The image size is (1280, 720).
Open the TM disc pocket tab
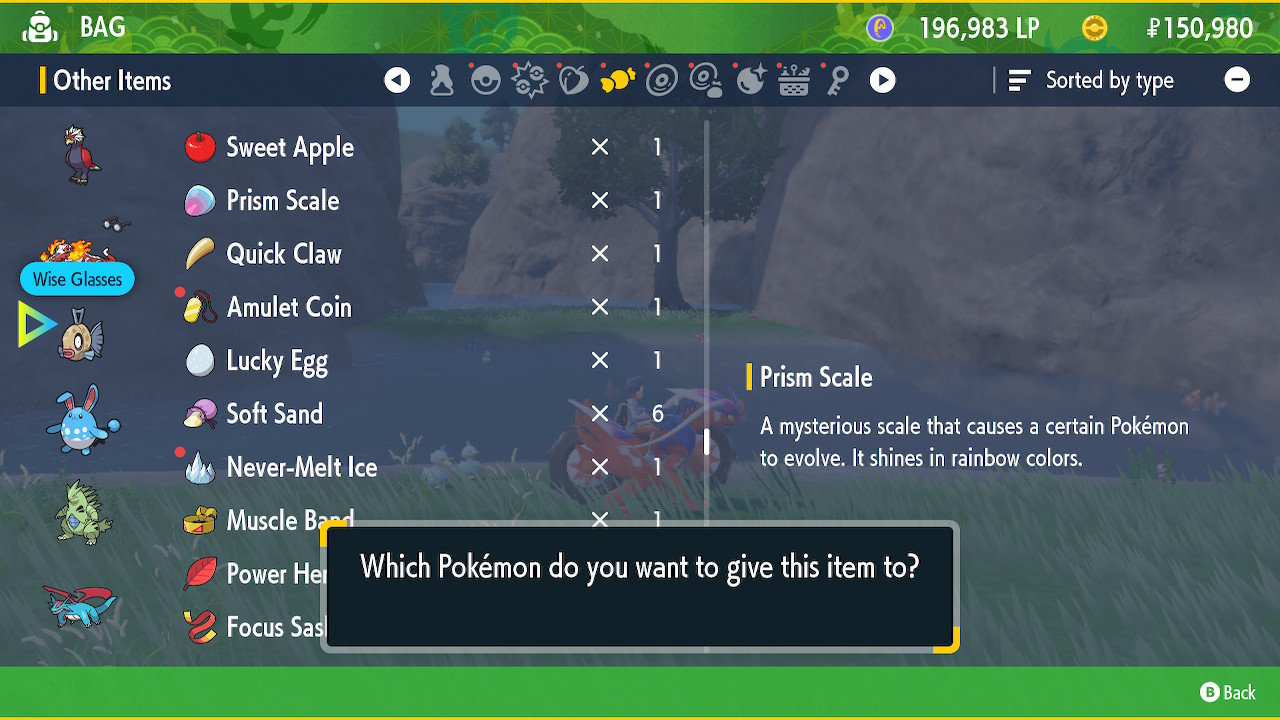click(x=662, y=81)
